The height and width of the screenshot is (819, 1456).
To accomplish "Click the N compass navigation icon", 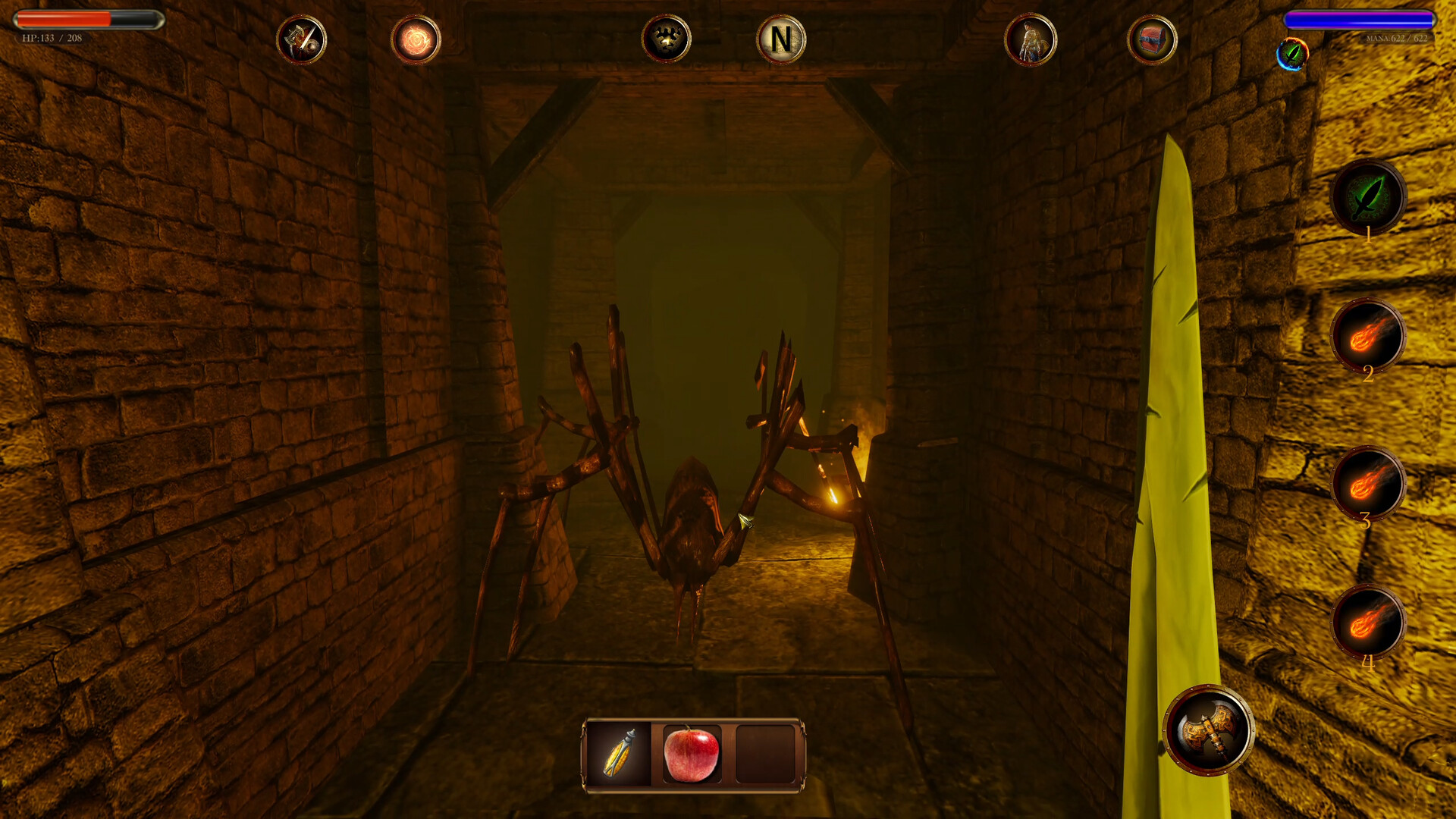I will click(x=783, y=40).
